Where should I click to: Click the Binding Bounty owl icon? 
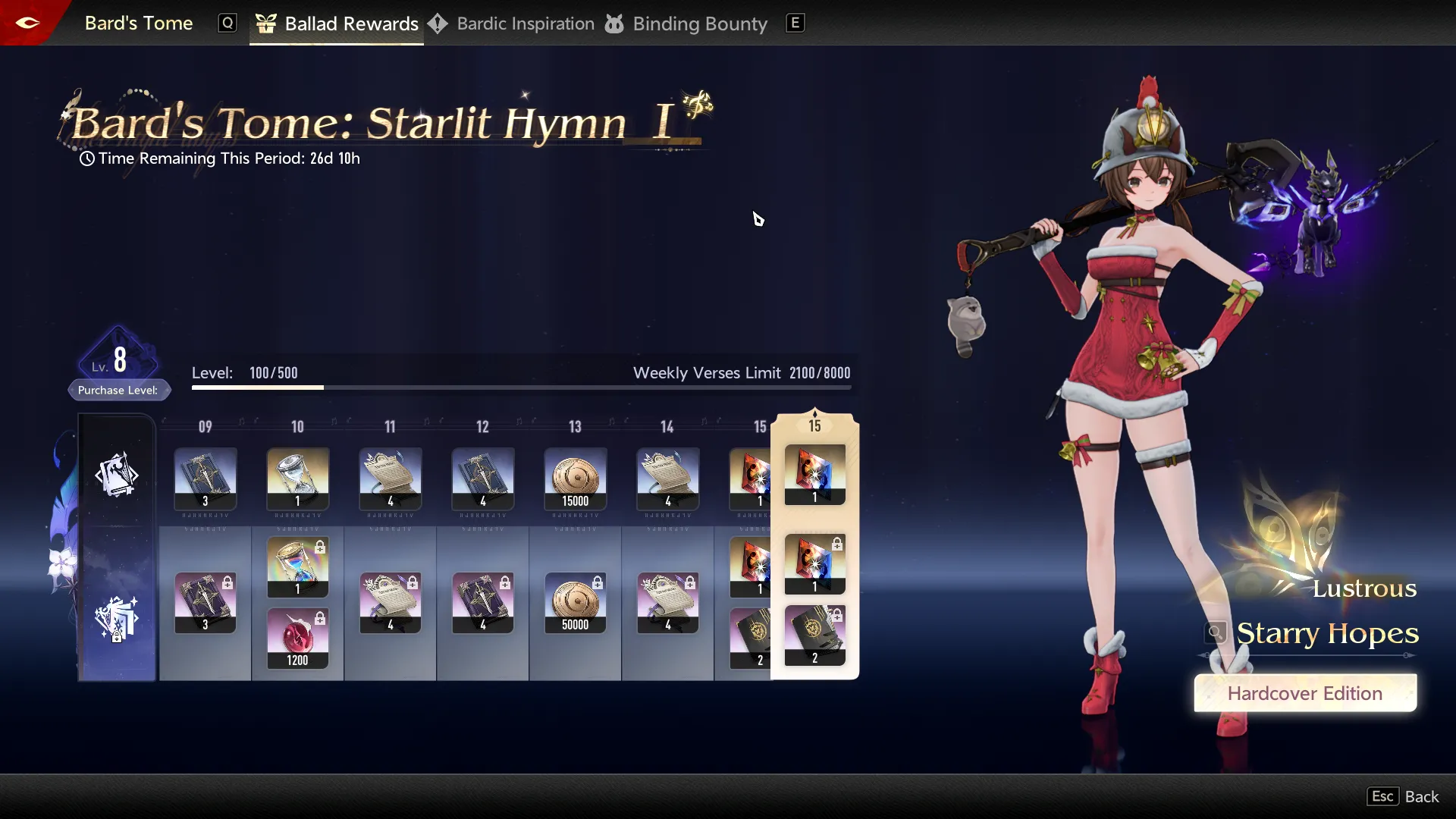[x=615, y=24]
